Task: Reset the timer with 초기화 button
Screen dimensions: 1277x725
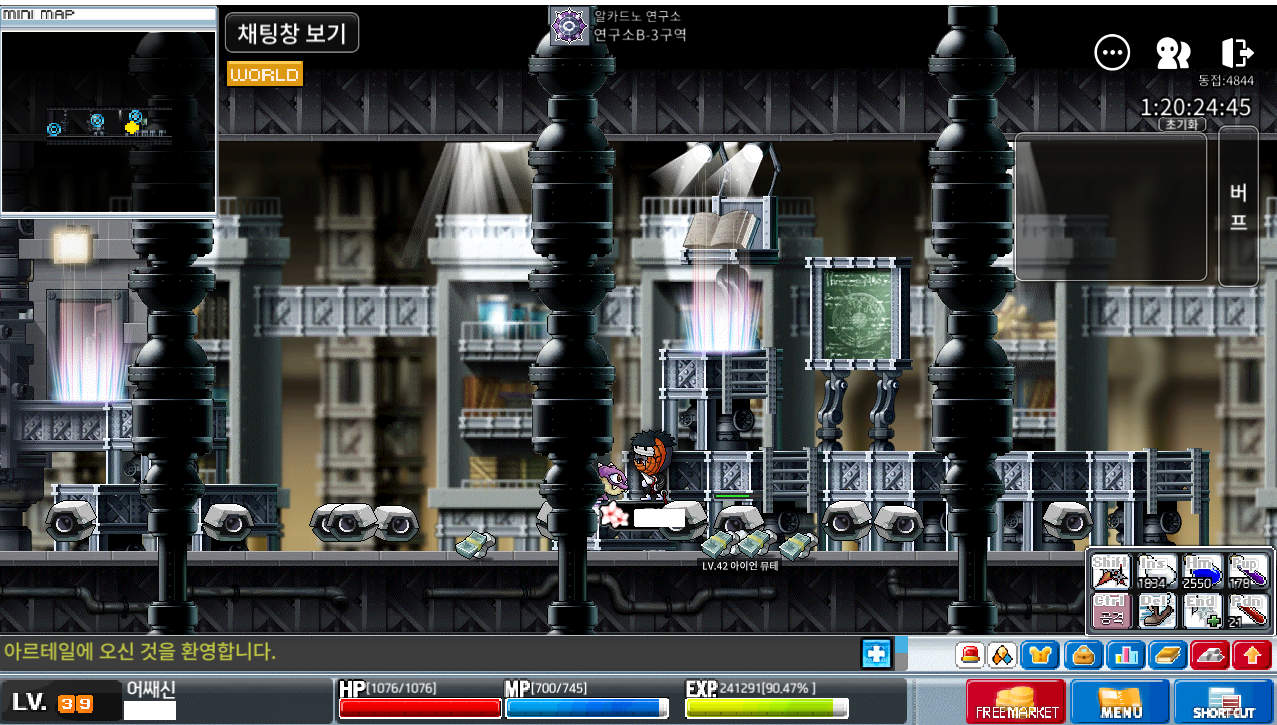Action: point(1182,125)
